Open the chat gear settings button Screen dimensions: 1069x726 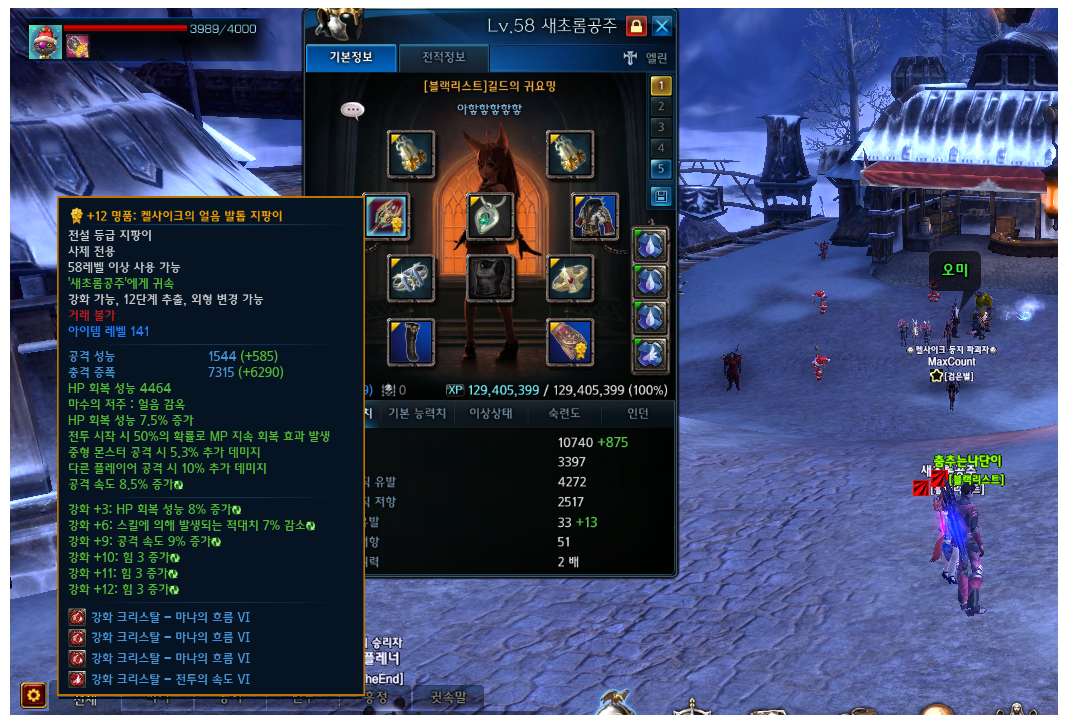(34, 694)
